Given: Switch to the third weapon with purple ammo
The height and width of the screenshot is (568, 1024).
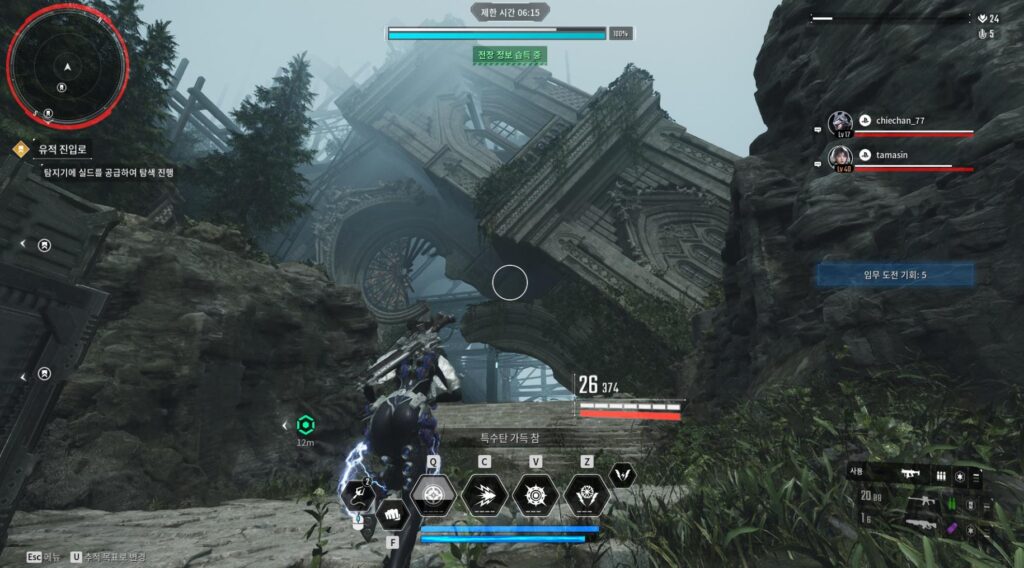Looking at the screenshot, I should 920,520.
